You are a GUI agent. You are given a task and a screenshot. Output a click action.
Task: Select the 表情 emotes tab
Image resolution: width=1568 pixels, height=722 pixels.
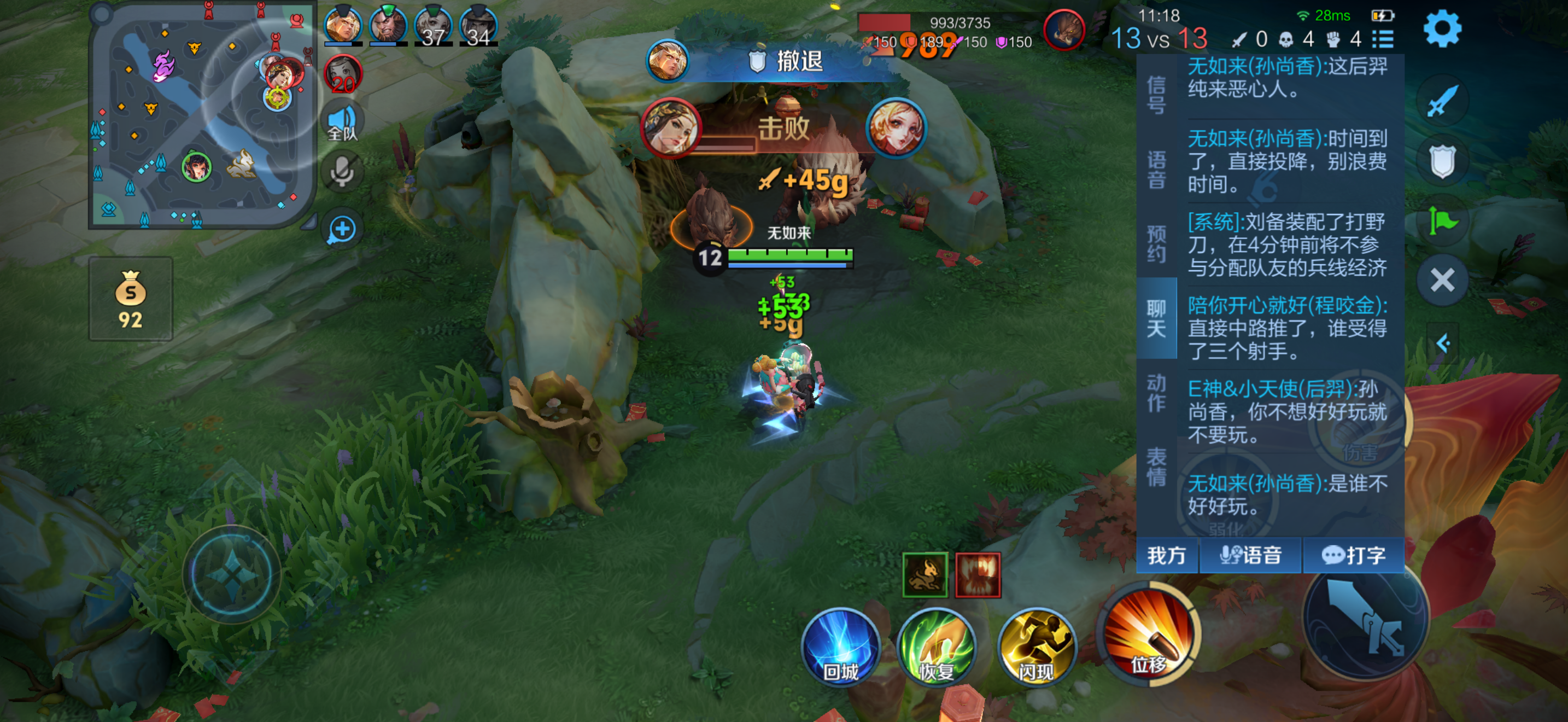[1156, 467]
